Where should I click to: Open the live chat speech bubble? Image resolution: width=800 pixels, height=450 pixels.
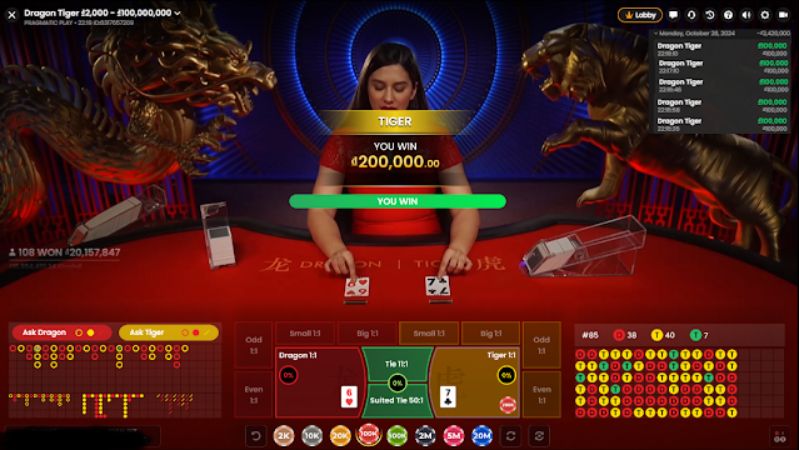[673, 15]
